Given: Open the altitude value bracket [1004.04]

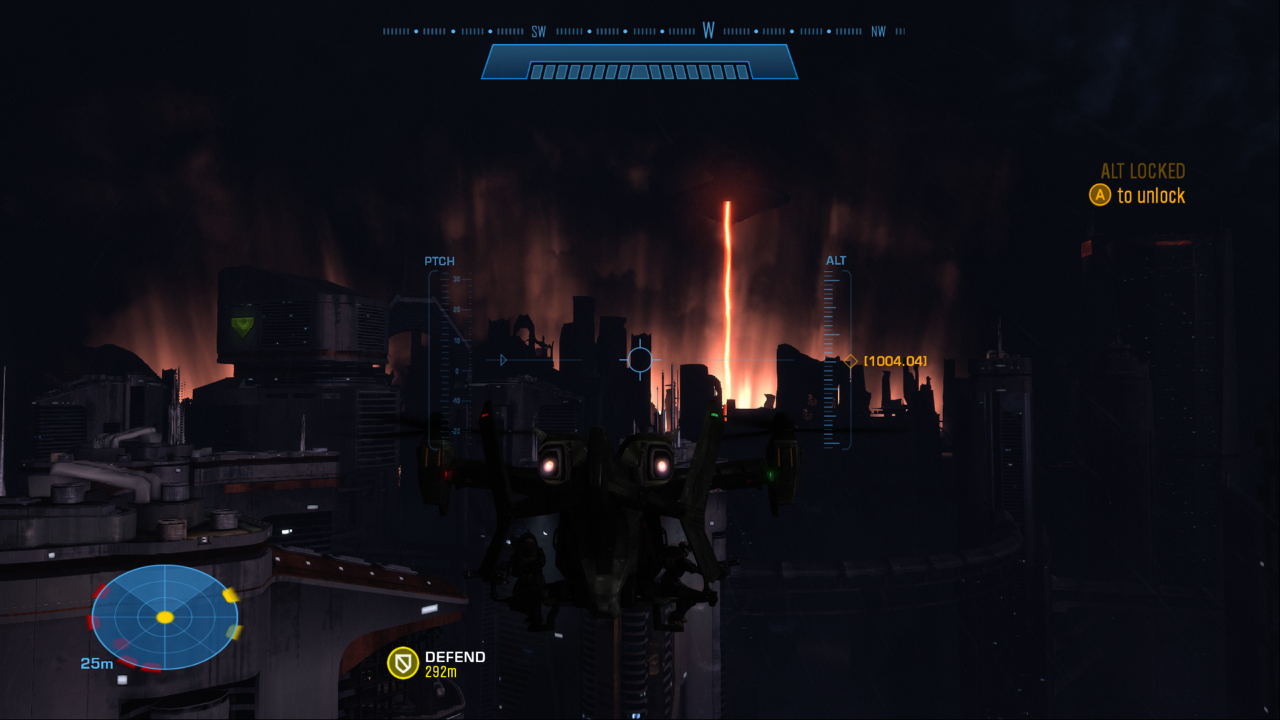Looking at the screenshot, I should click(x=897, y=360).
